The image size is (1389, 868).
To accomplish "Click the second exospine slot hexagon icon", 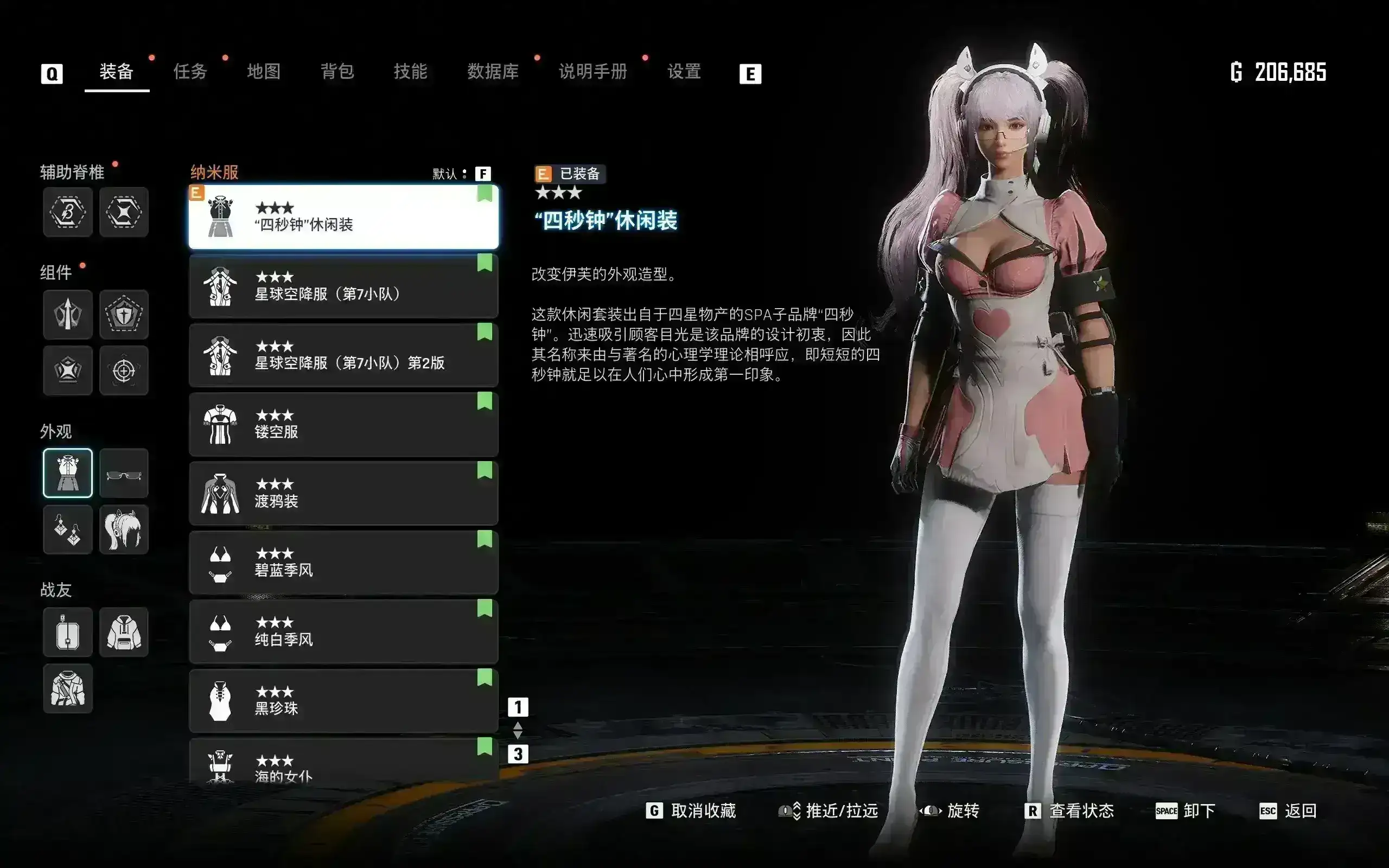I will pos(124,212).
